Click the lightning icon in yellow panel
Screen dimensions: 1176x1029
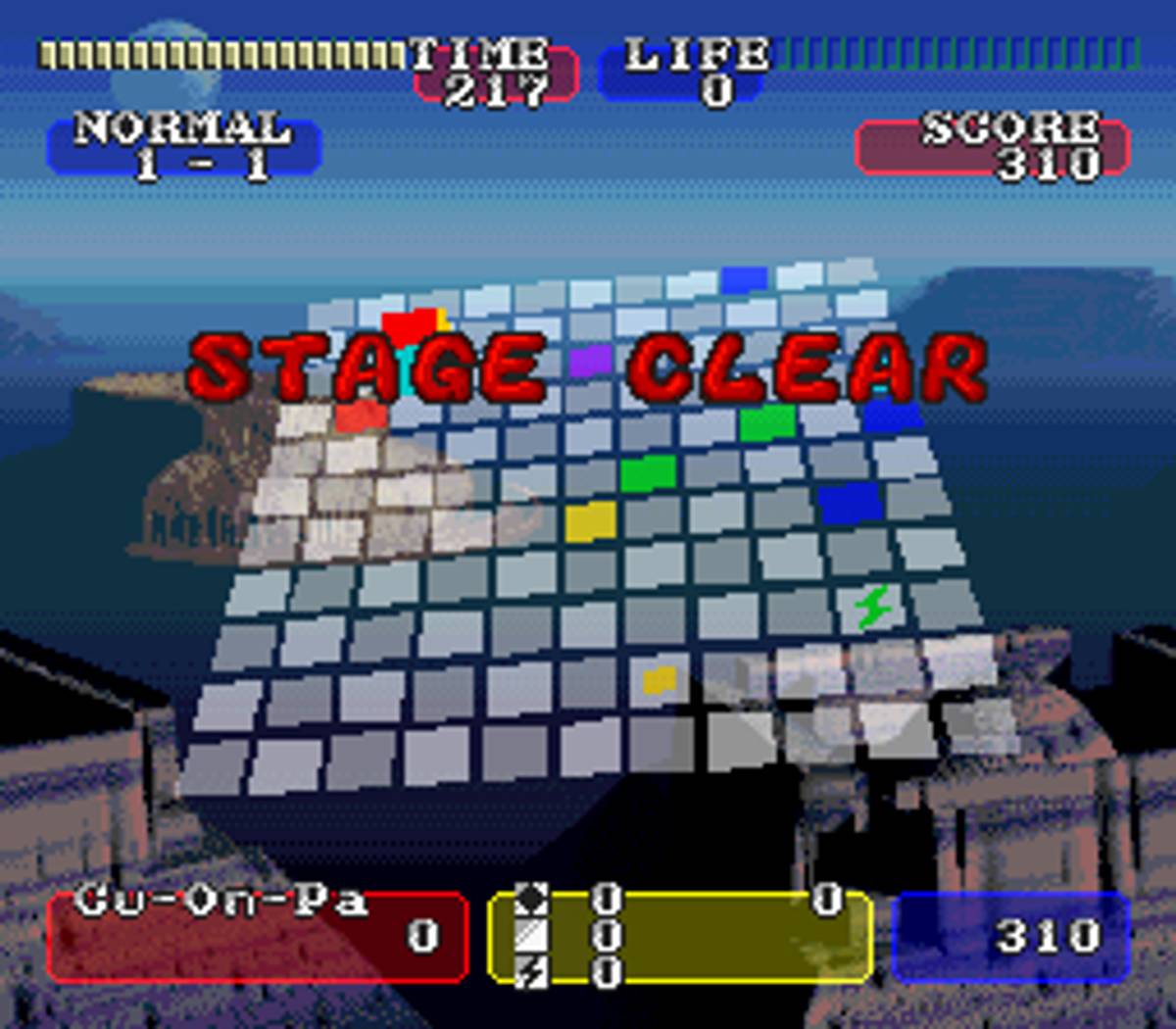tap(531, 970)
